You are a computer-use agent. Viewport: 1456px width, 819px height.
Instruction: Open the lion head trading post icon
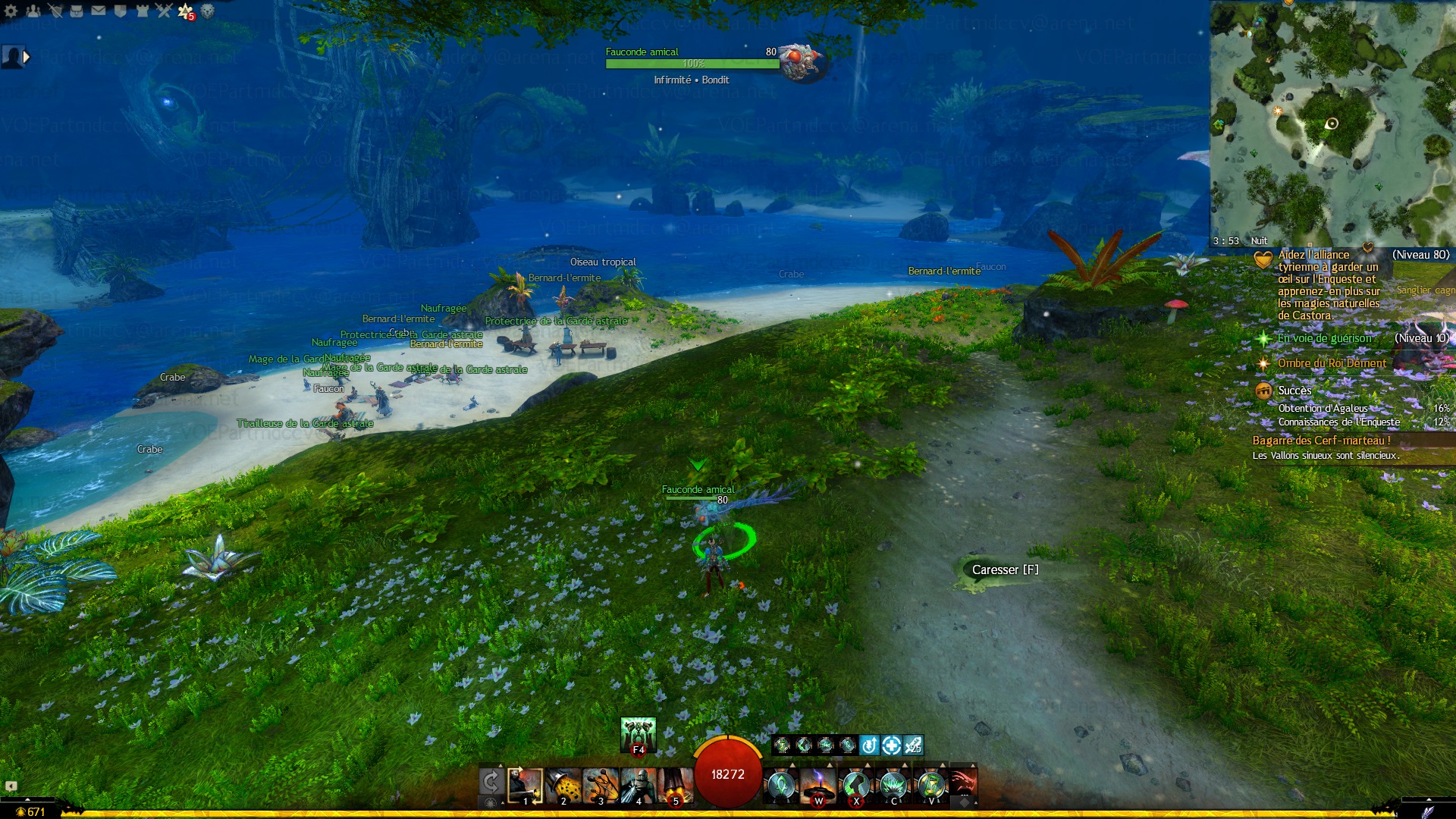207,11
